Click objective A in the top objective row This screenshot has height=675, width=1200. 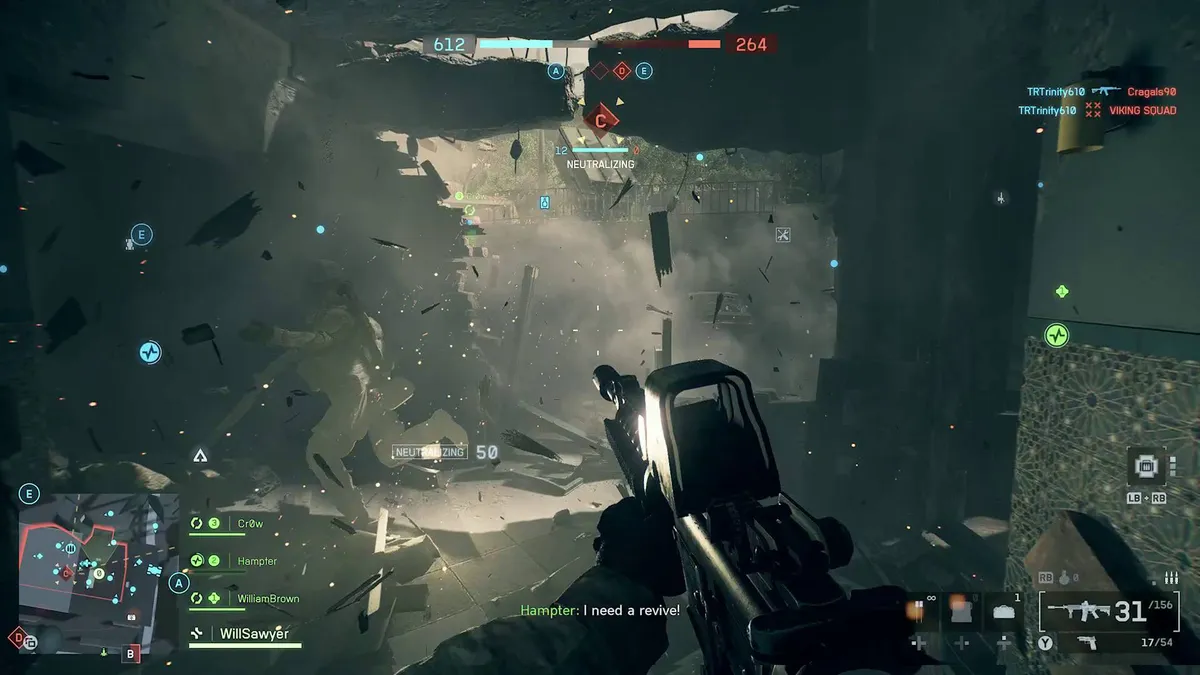[x=556, y=71]
